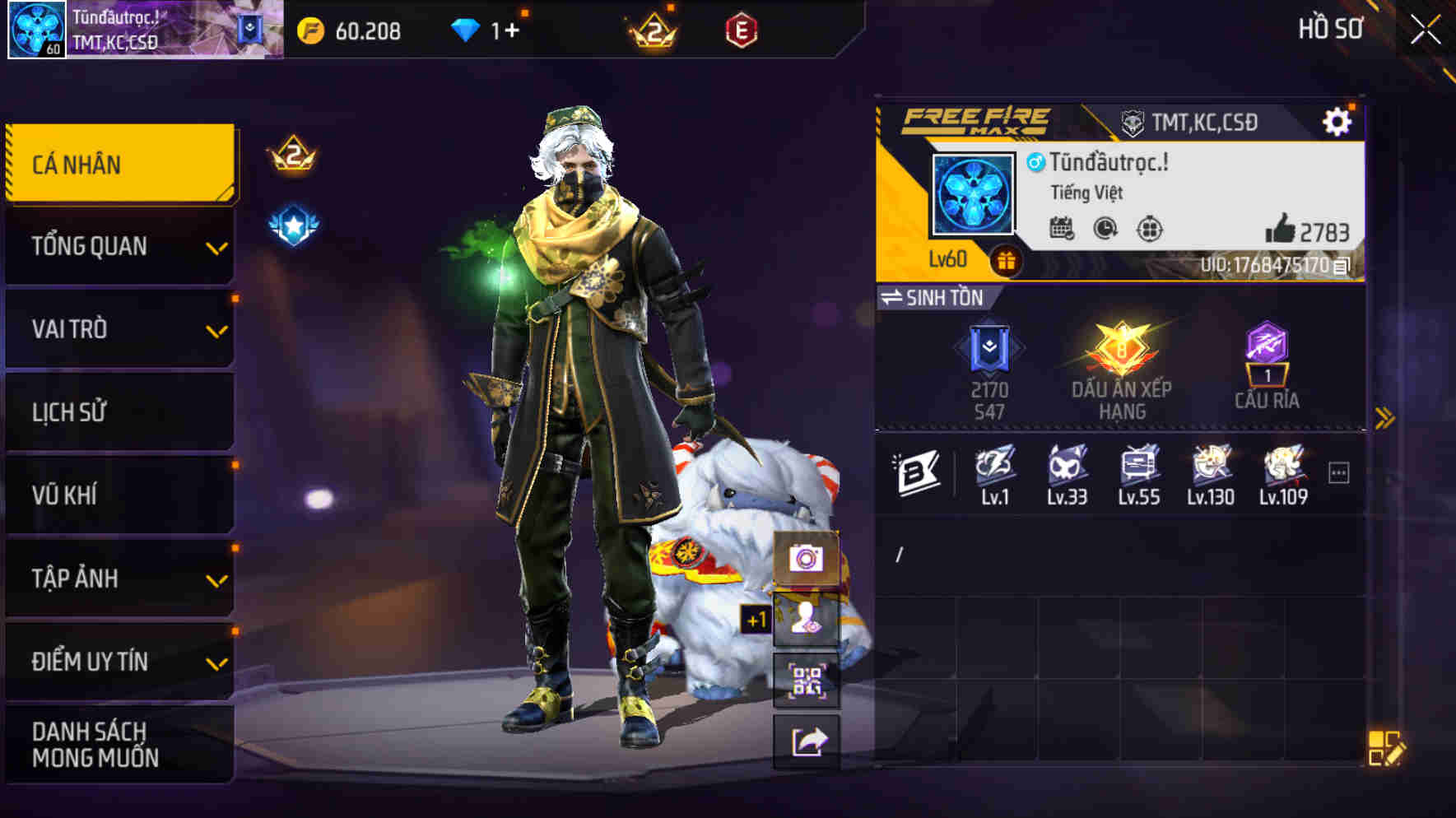This screenshot has height=818, width=1456.
Task: Open the settings gear on the profile card
Action: point(1338,120)
